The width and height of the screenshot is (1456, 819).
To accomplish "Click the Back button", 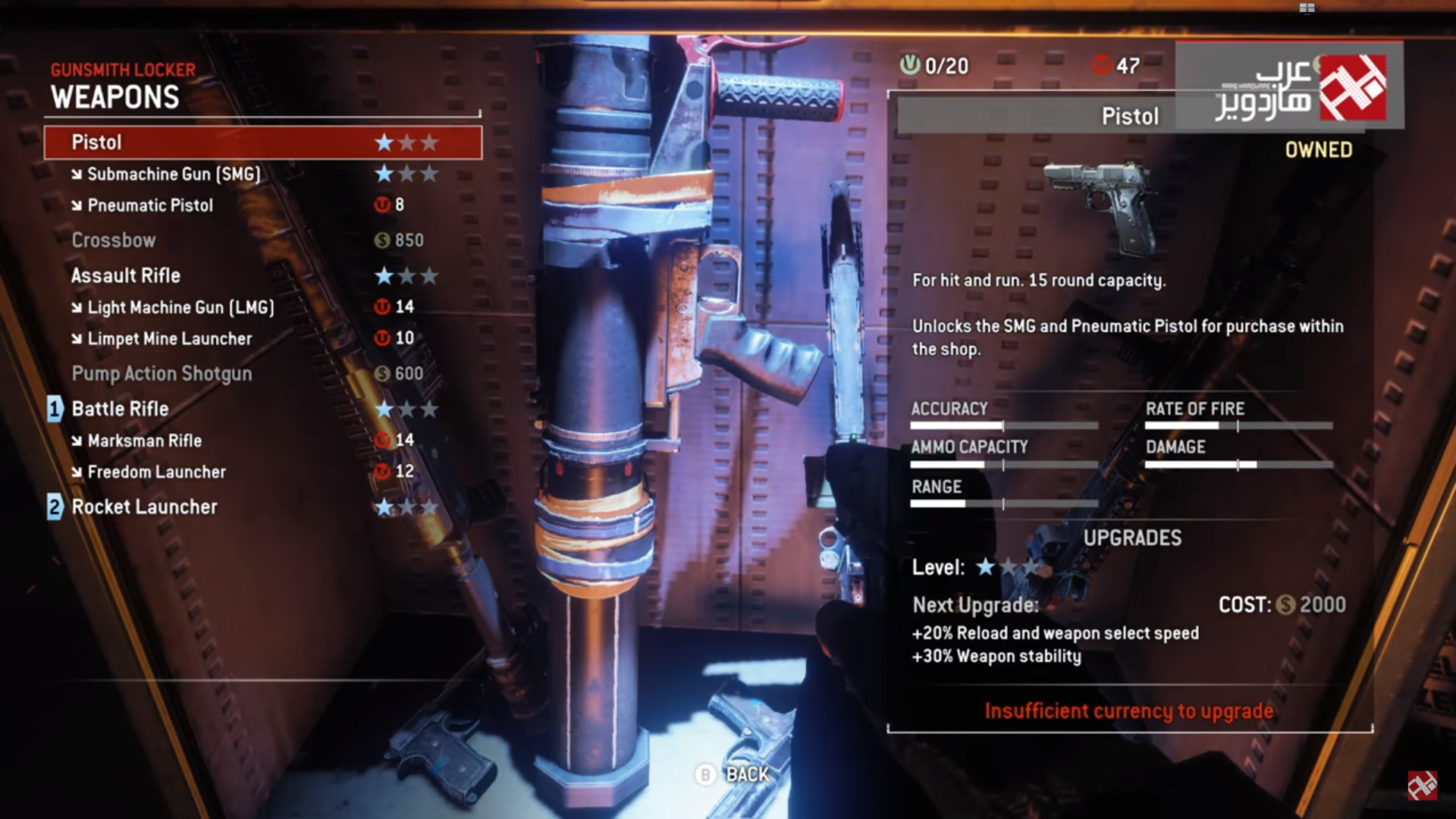I will (733, 774).
